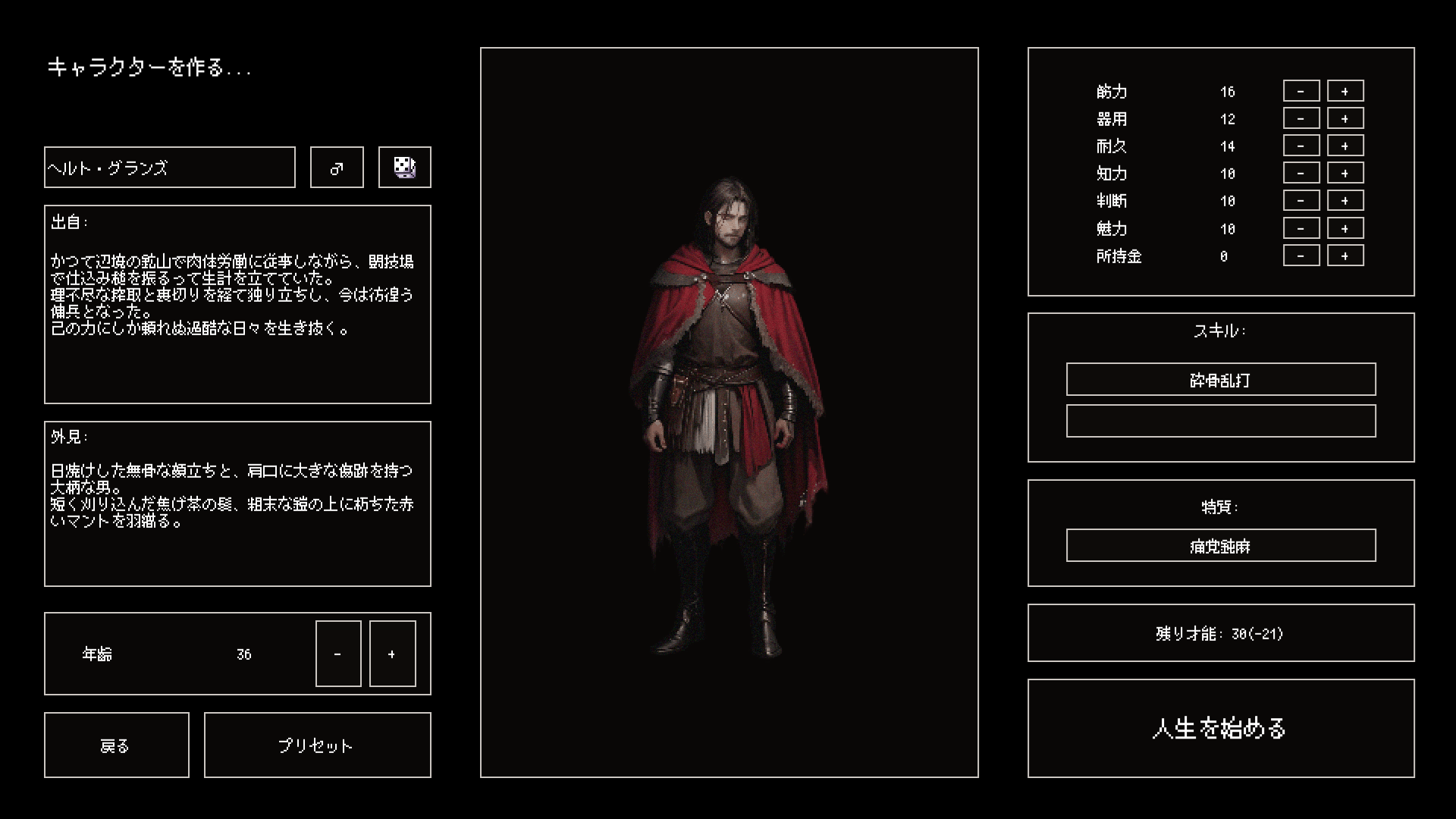
Task: Lower the 耐久 endurance stat
Action: coord(1301,146)
